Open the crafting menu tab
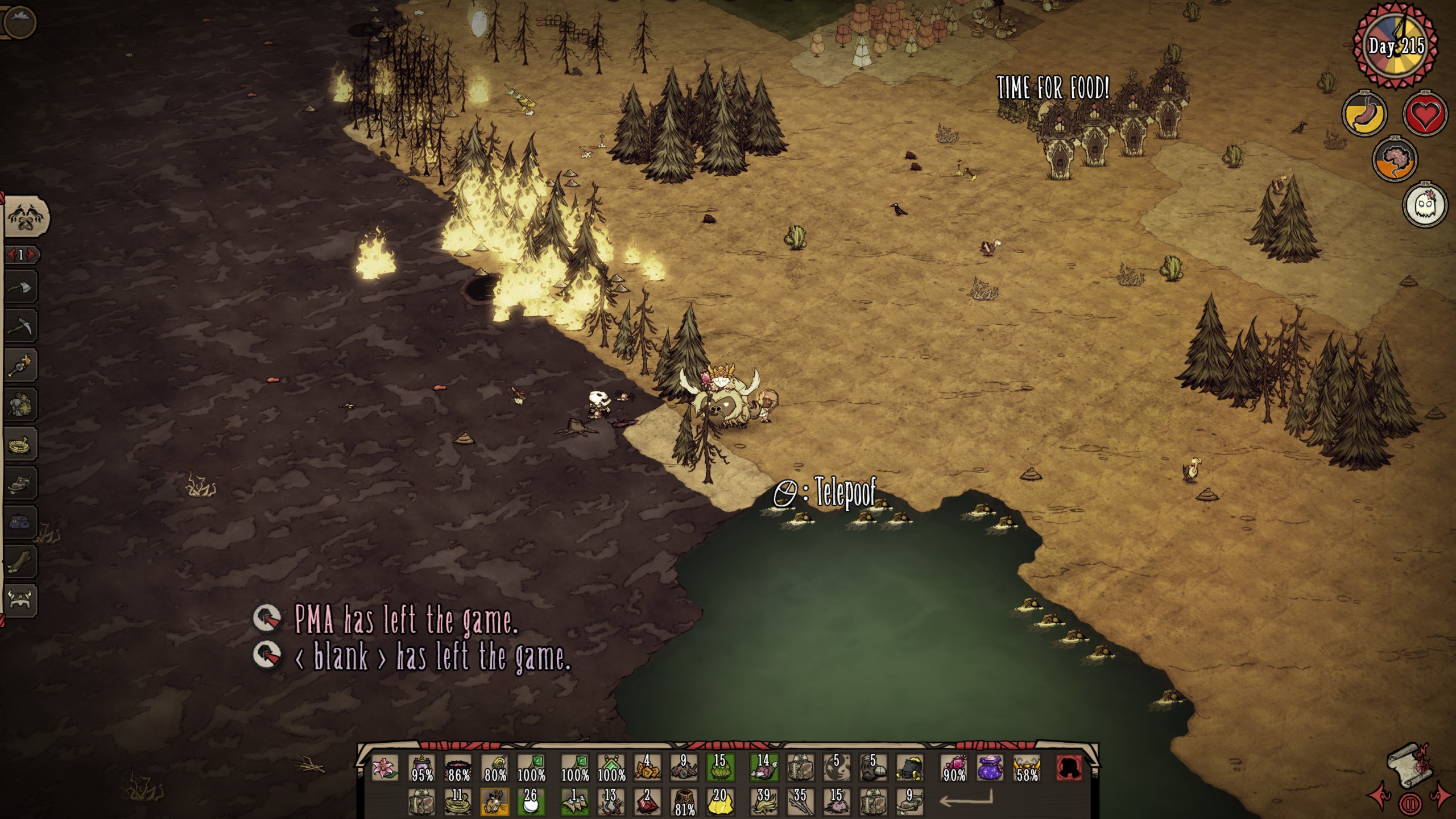Viewport: 1456px width, 819px height. 26,217
